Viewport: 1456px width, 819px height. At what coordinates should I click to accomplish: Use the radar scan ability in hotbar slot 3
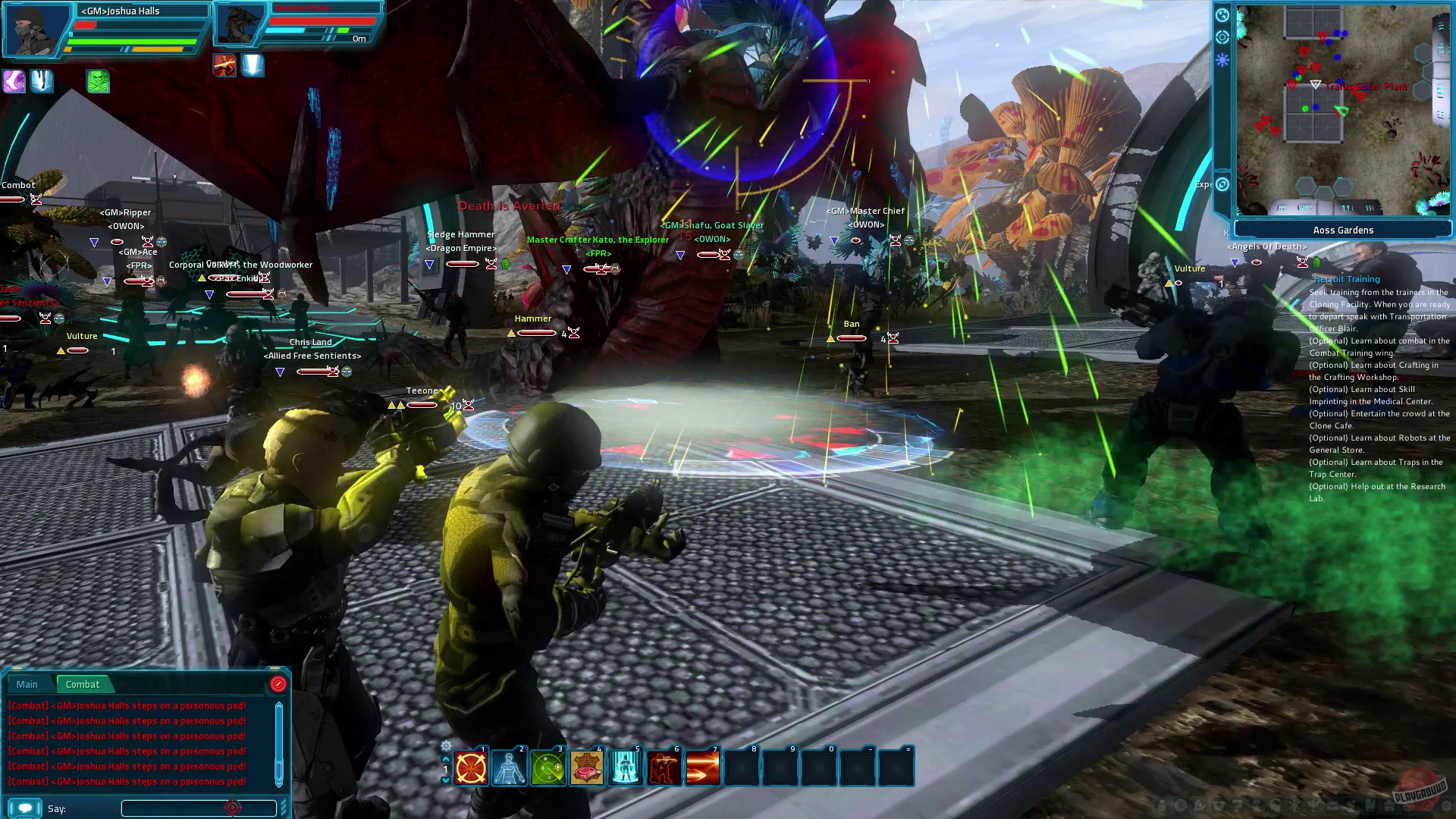coord(547,768)
